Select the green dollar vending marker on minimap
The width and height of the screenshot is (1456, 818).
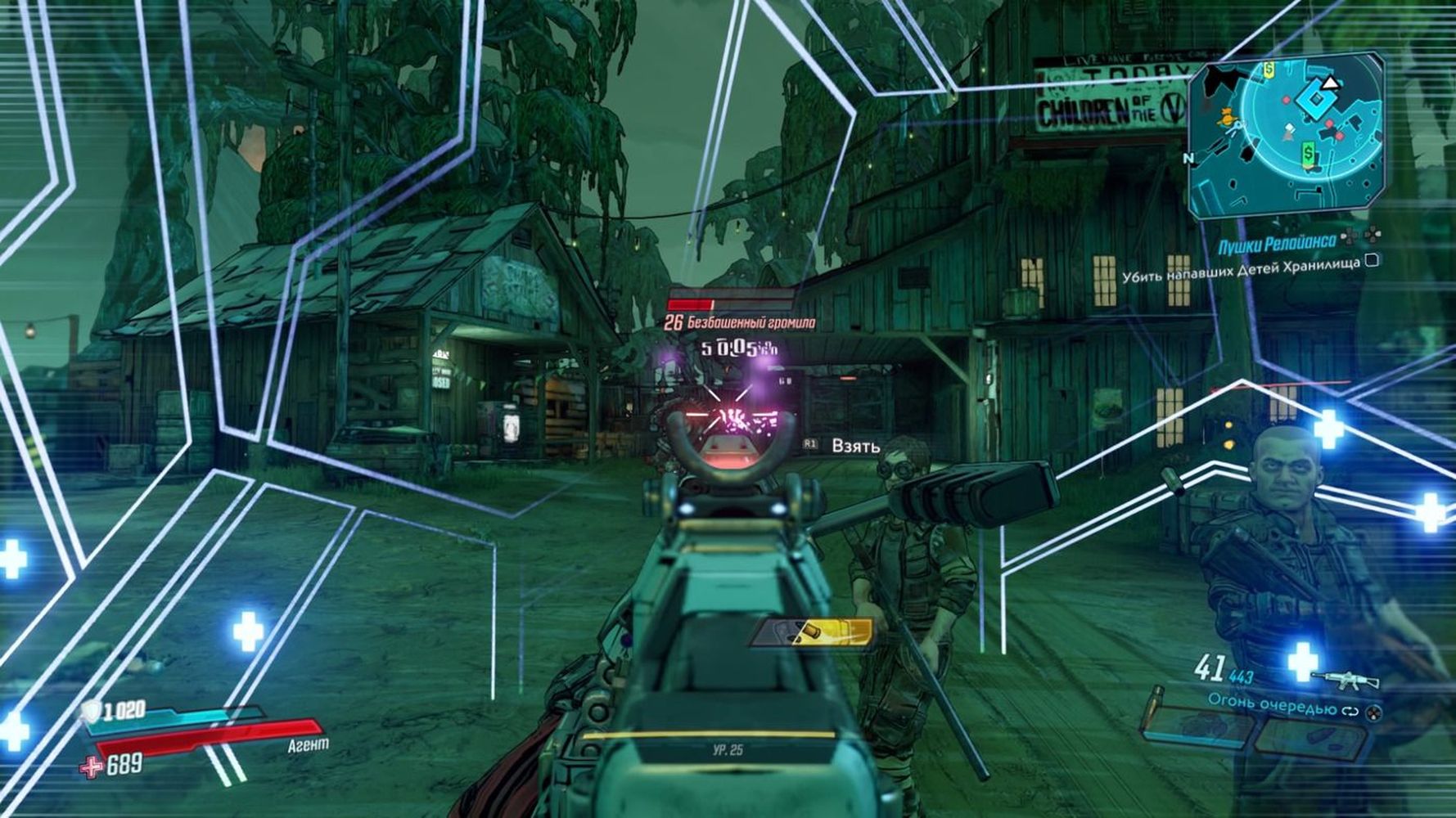1308,153
